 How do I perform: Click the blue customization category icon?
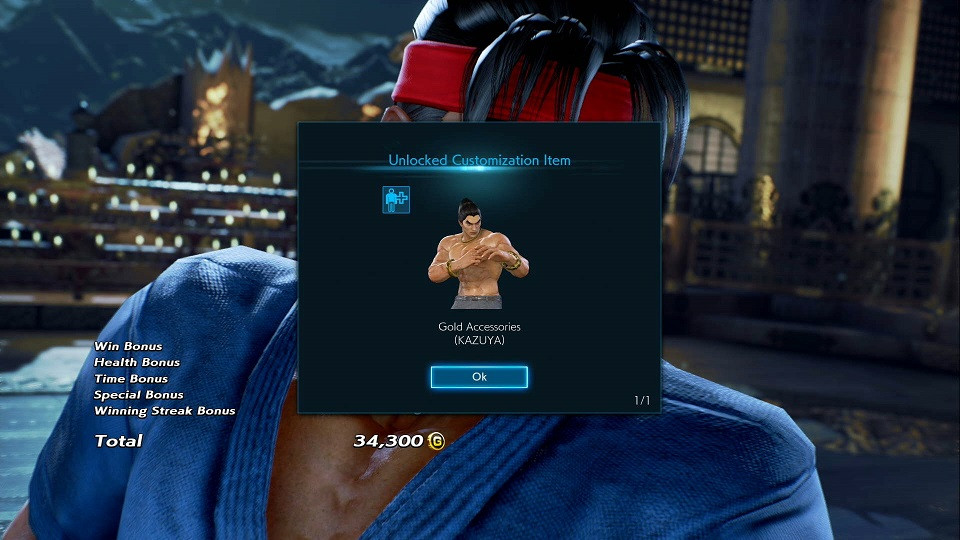(396, 199)
